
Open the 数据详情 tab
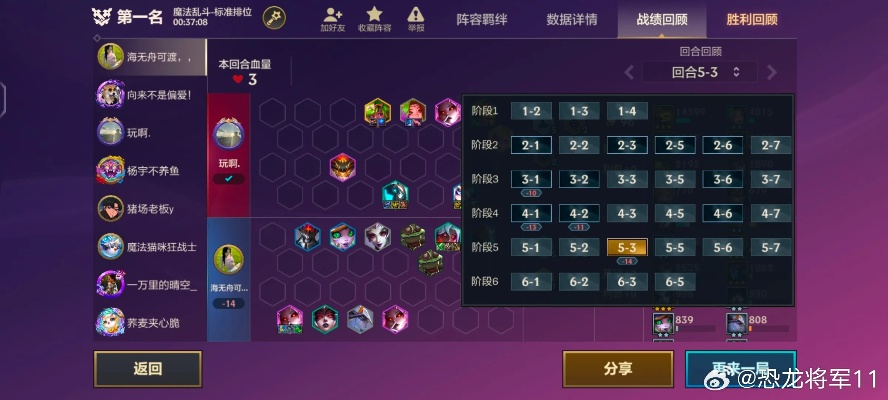(x=572, y=19)
